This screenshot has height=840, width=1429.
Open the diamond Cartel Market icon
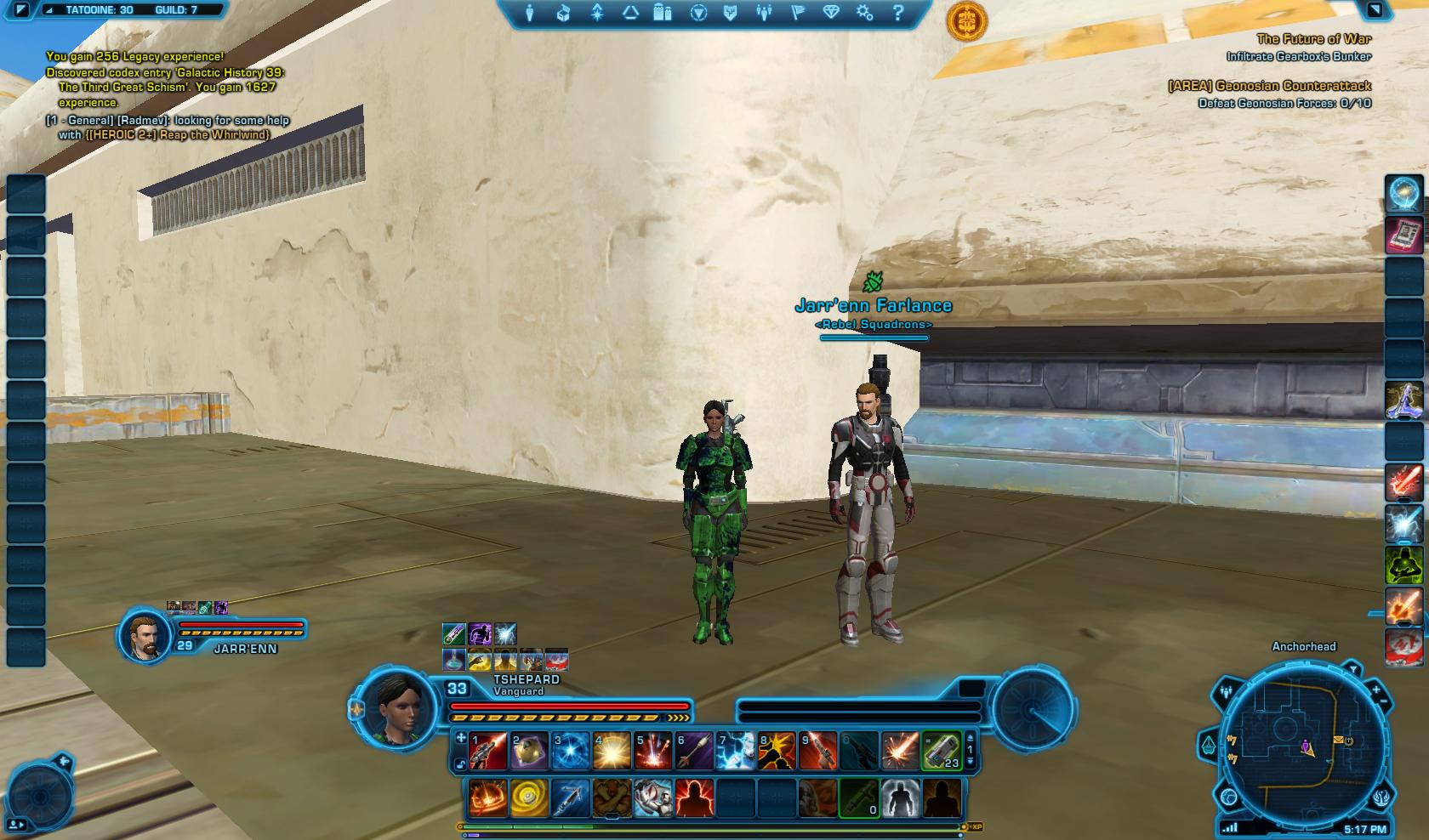831,14
